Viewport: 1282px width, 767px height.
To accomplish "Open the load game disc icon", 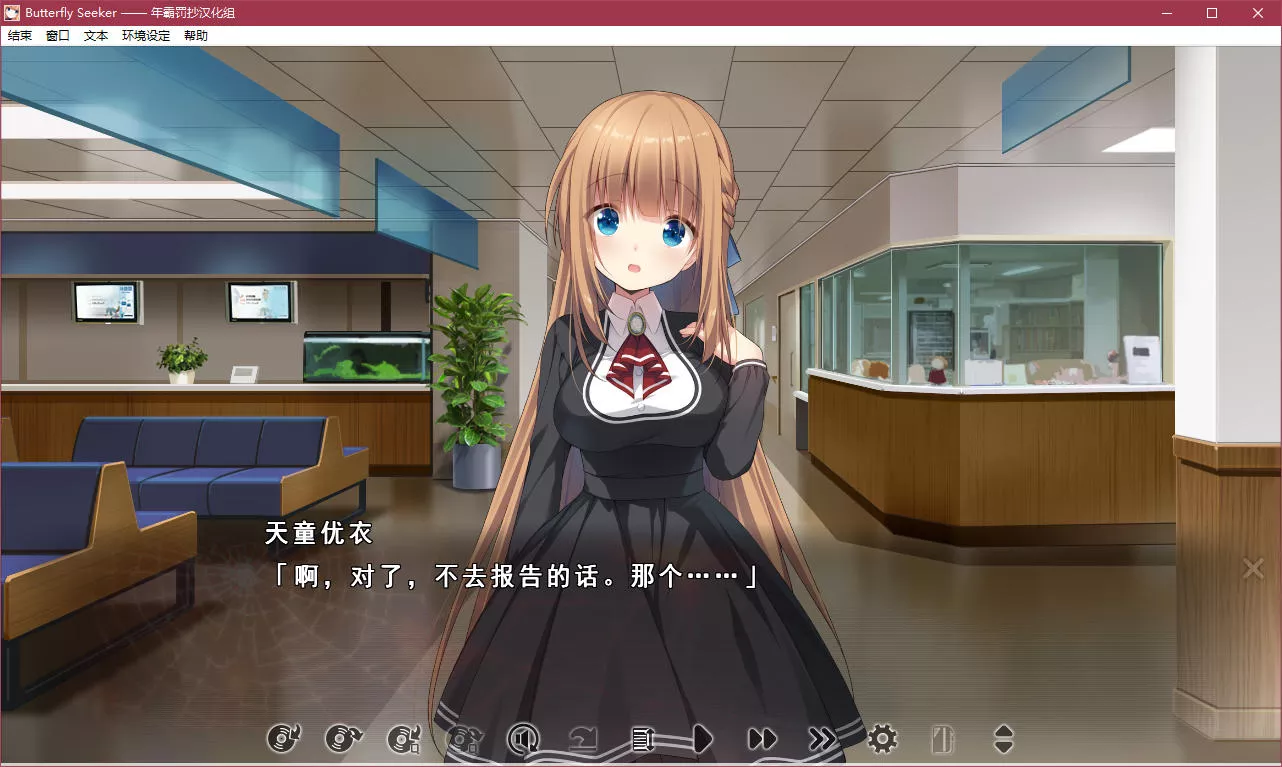I will pyautogui.click(x=463, y=740).
